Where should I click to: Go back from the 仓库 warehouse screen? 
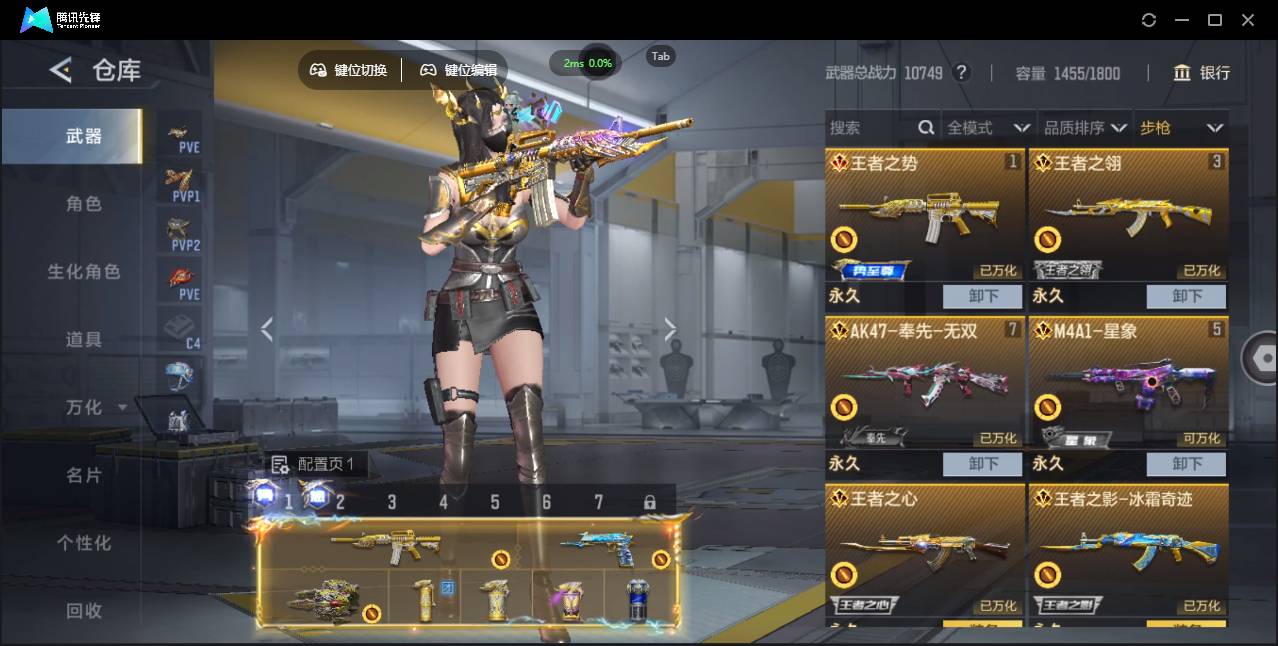61,70
